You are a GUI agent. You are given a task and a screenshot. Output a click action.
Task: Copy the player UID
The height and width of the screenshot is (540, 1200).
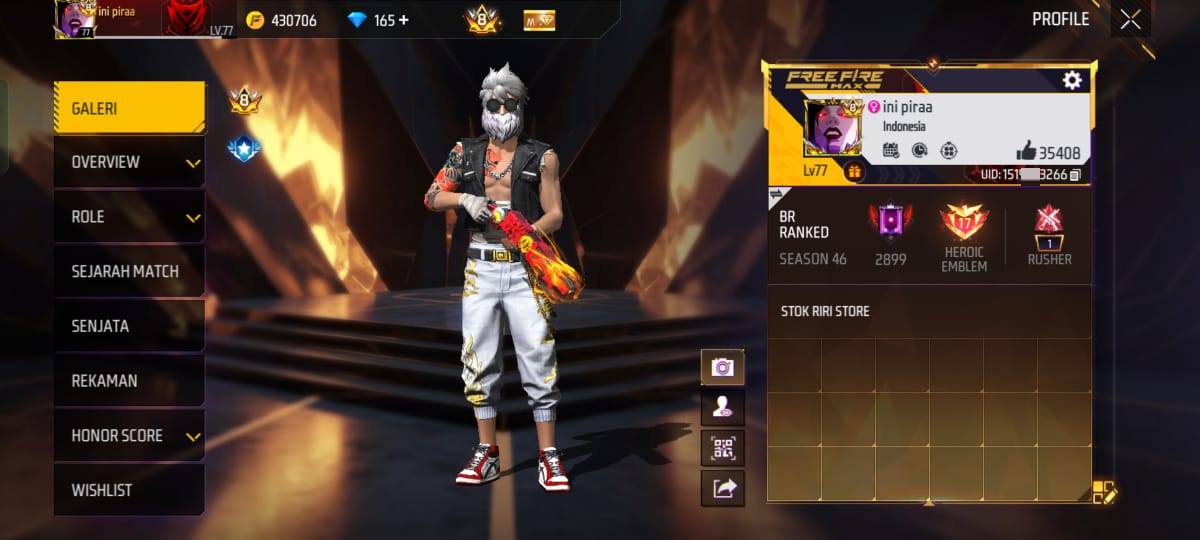[1075, 175]
